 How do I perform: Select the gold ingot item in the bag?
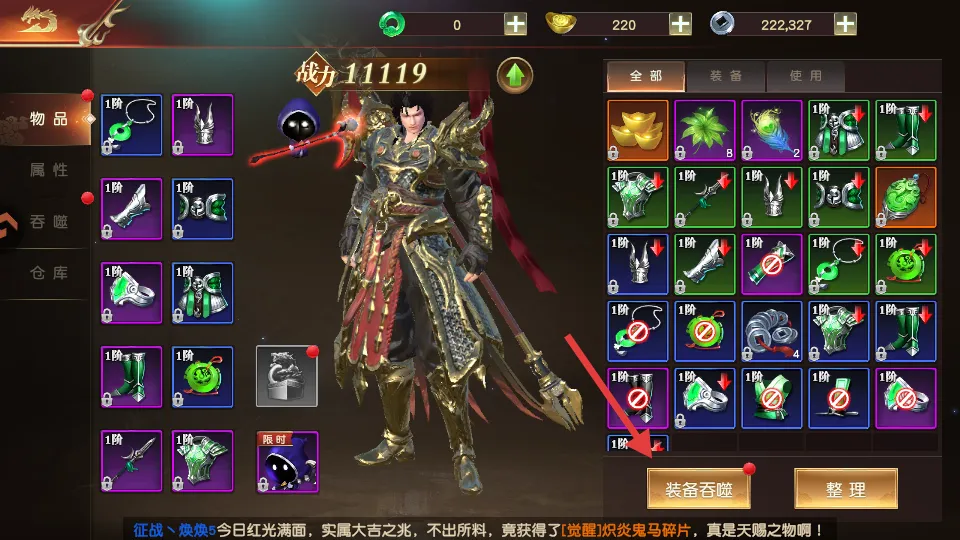tap(637, 130)
